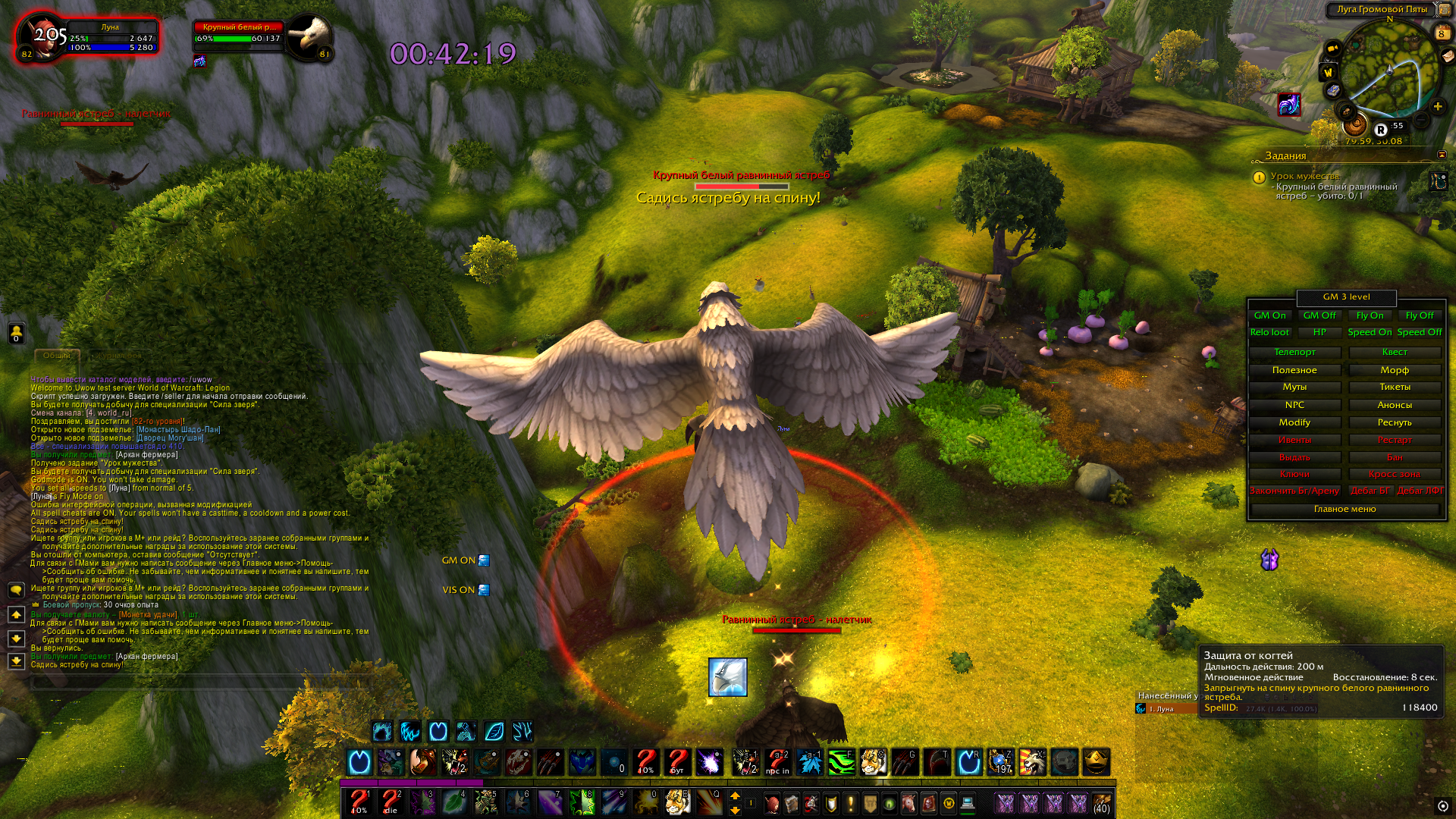Open the backpack bag slot
1456x819 pixels.
[x=1101, y=803]
